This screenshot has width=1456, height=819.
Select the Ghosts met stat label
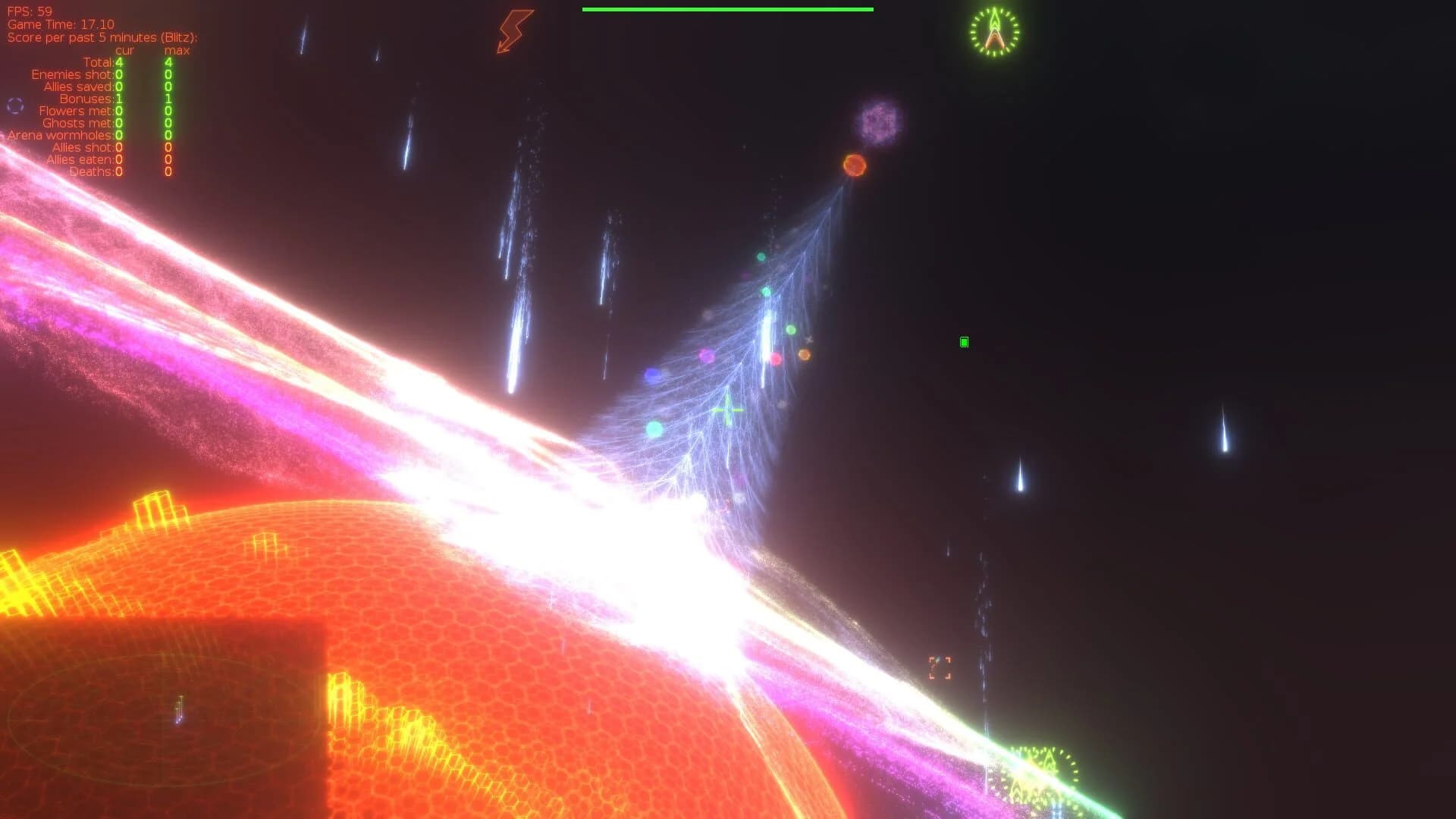[x=77, y=123]
